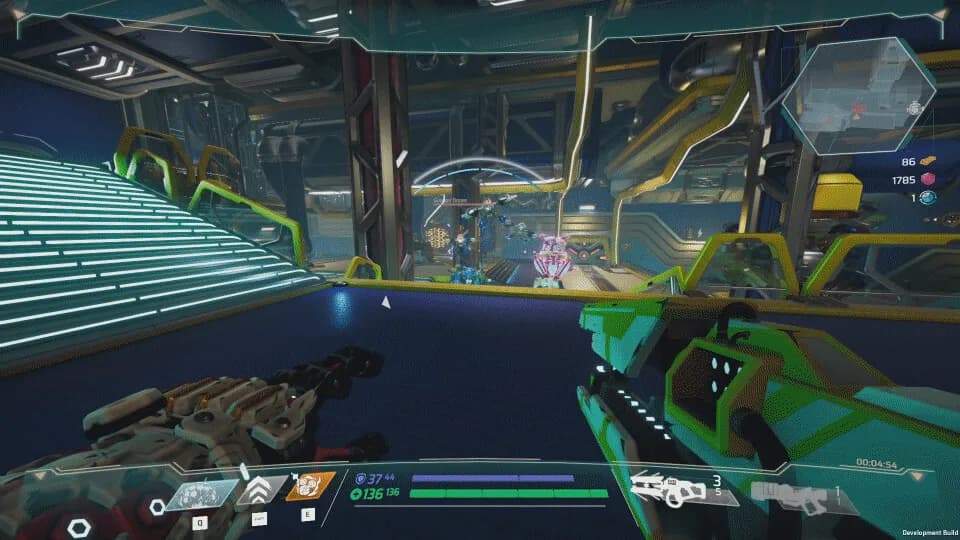Select the primary rifle weapon slot
The image size is (960, 540).
coord(672,488)
